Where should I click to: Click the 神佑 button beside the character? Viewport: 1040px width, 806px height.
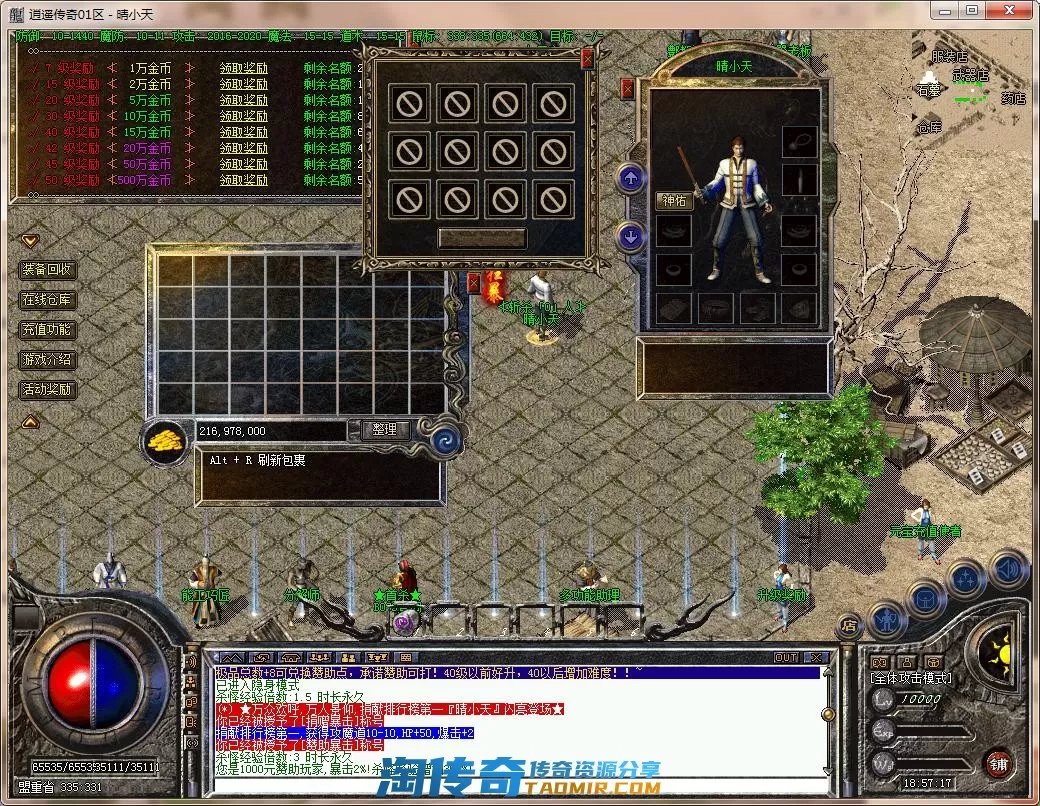pyautogui.click(x=674, y=200)
